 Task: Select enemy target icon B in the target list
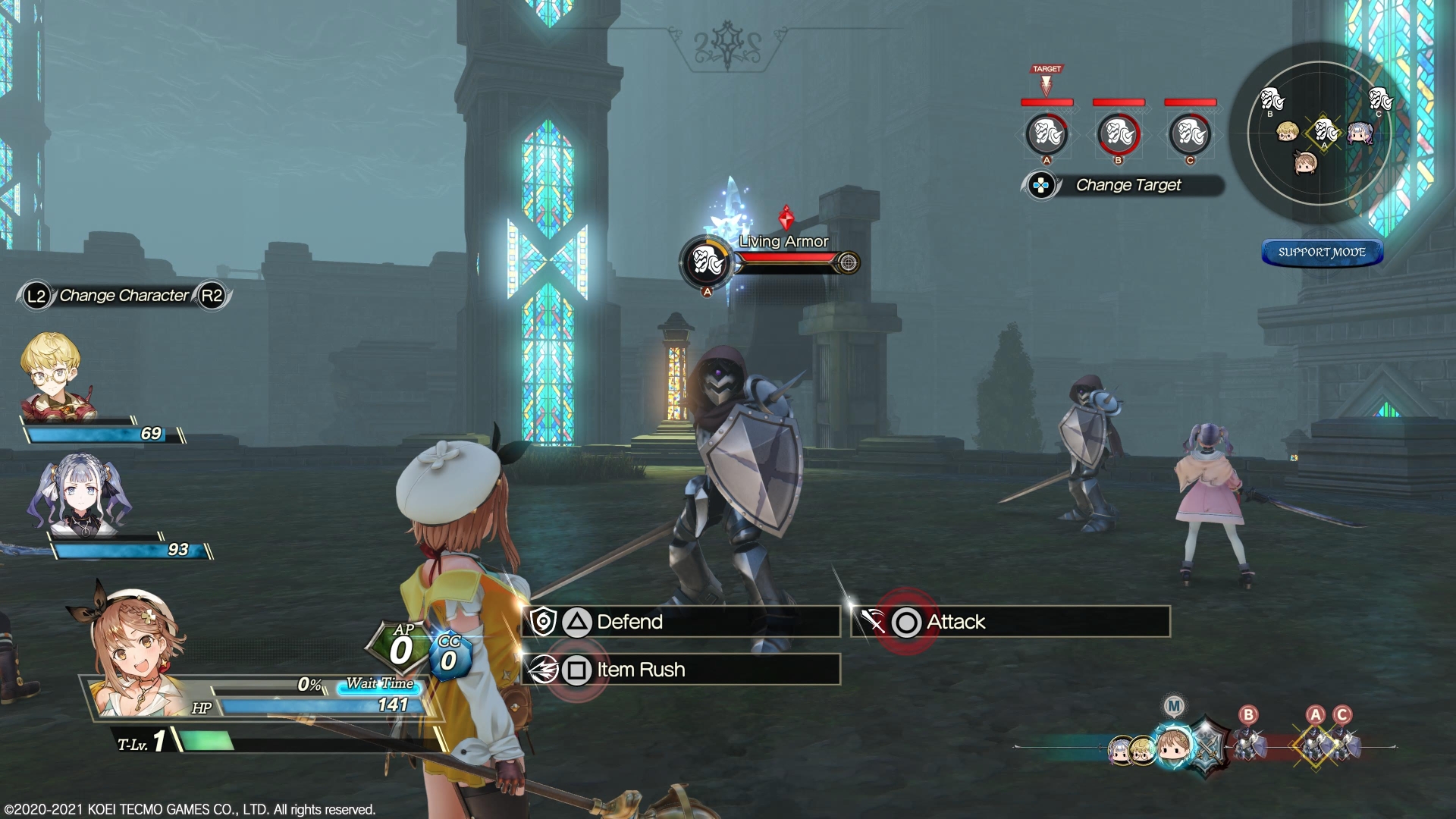1117,135
